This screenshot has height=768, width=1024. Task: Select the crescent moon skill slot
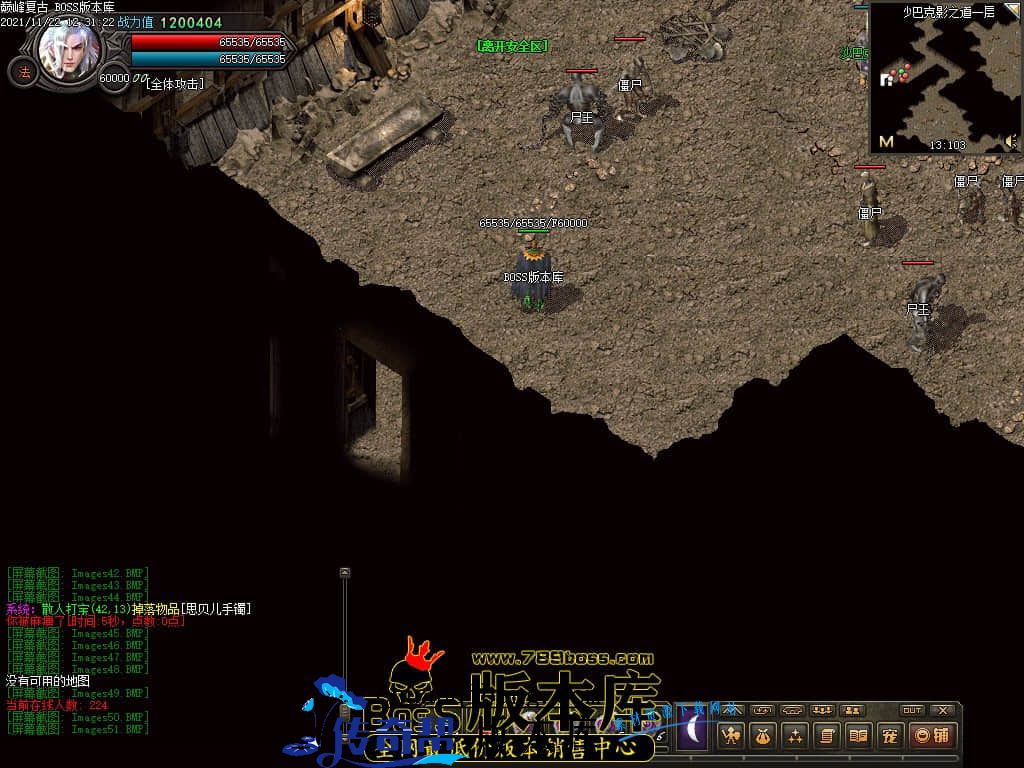pyautogui.click(x=691, y=732)
